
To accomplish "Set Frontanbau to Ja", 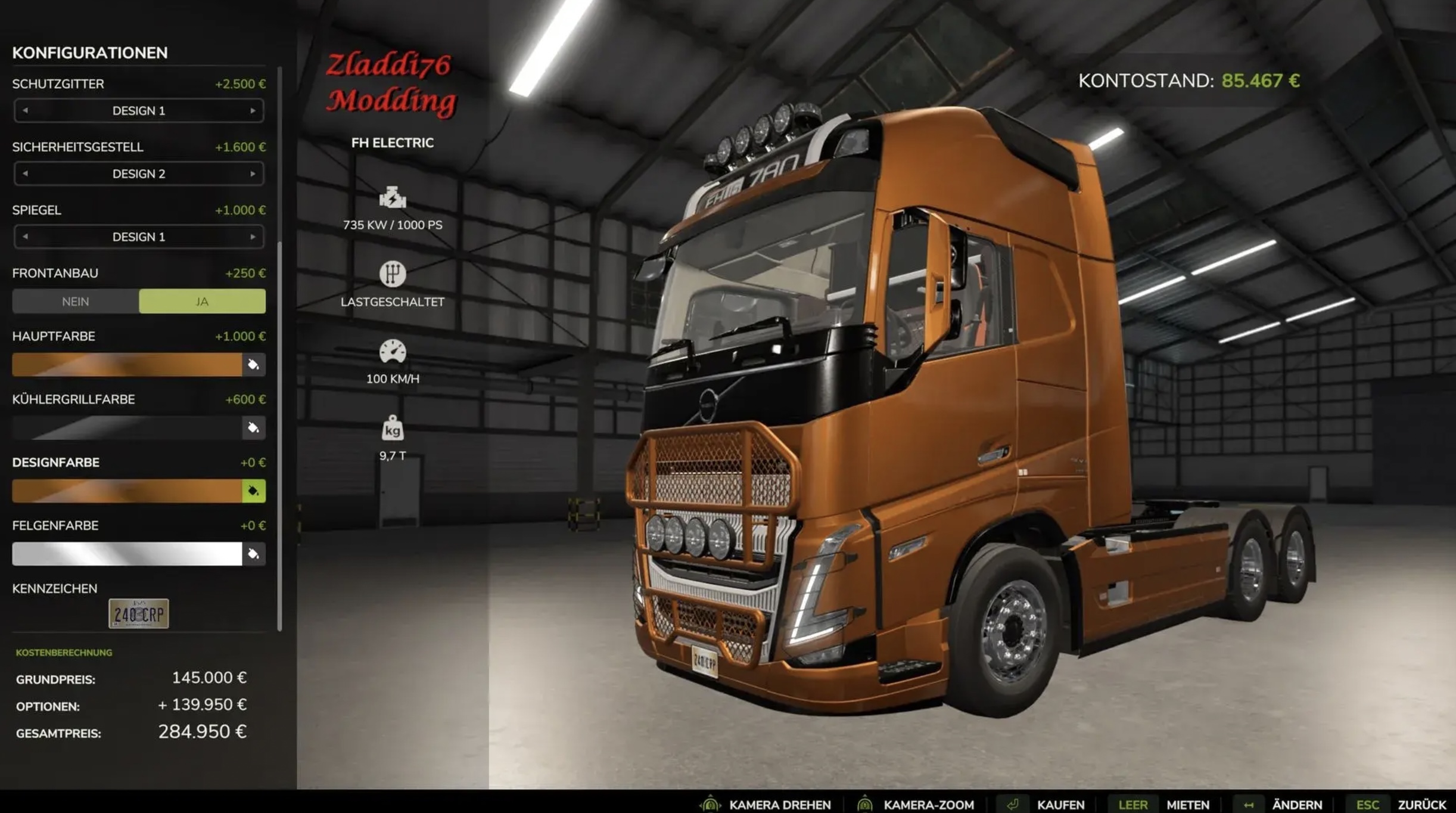I will click(x=202, y=302).
